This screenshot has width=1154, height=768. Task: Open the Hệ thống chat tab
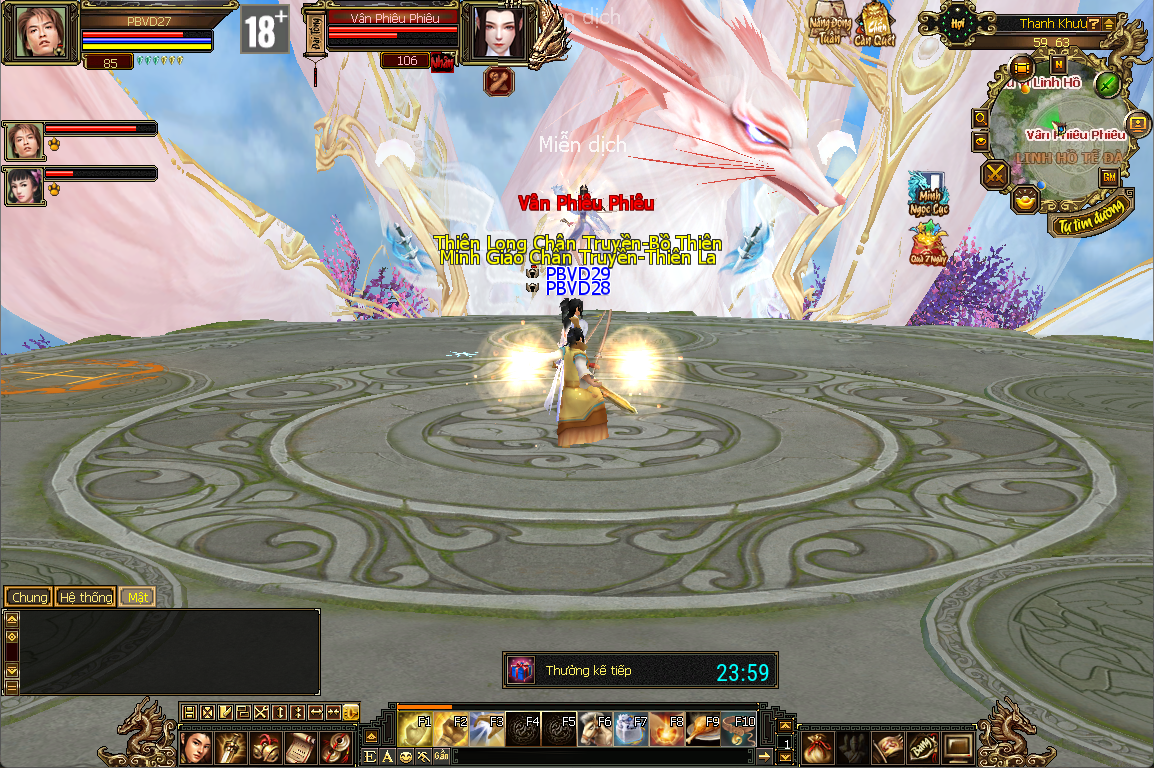(85, 597)
